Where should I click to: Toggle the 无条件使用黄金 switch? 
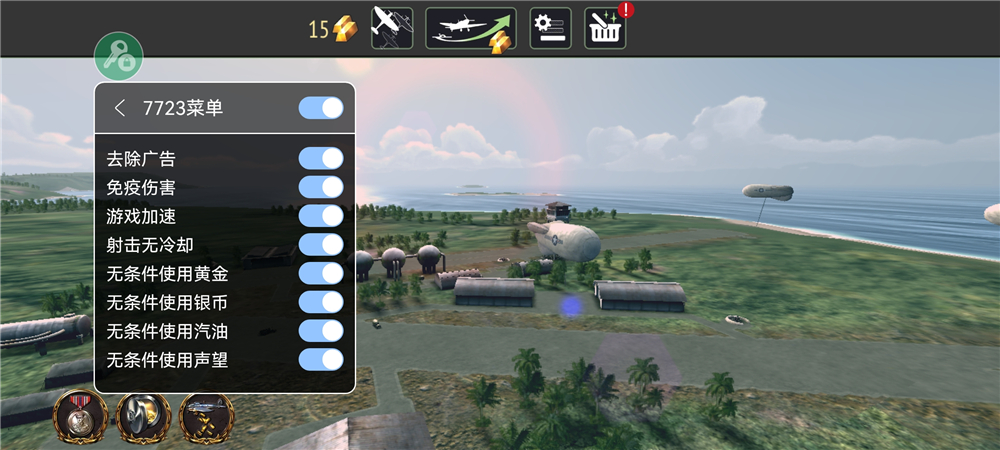coord(321,273)
